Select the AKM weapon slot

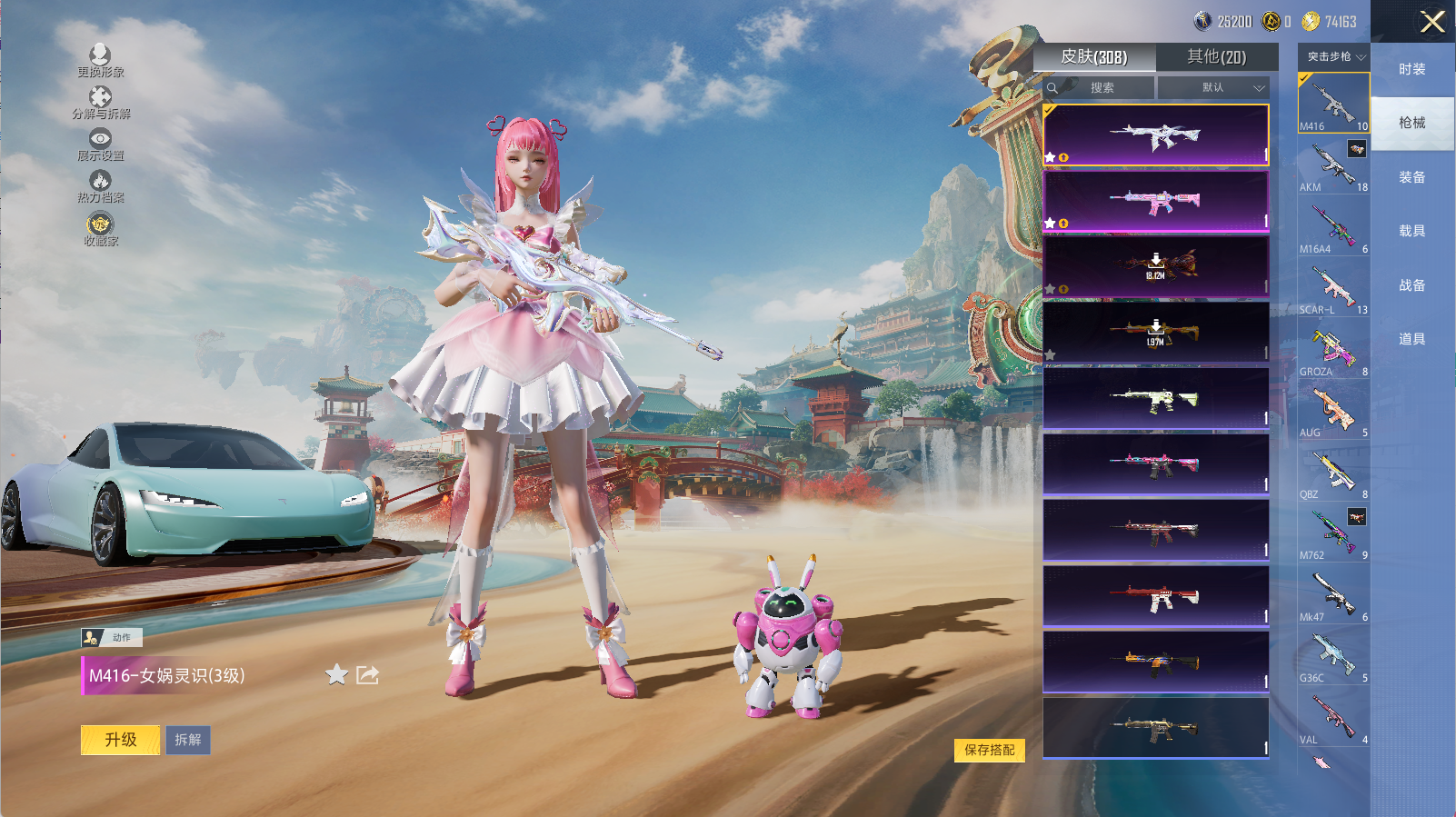[1333, 165]
